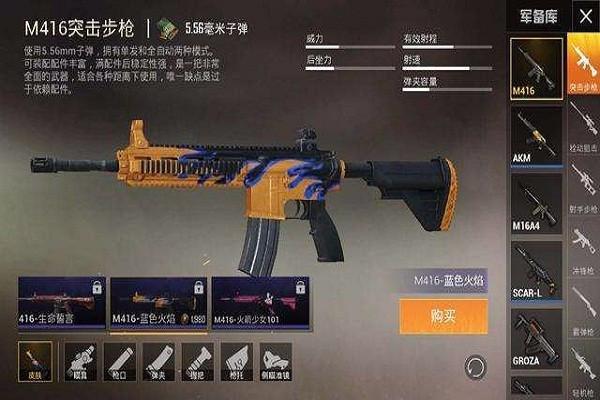Select the M416 蓝色火焰 skin thumbnail
This screenshot has width=600, height=400.
158,304
